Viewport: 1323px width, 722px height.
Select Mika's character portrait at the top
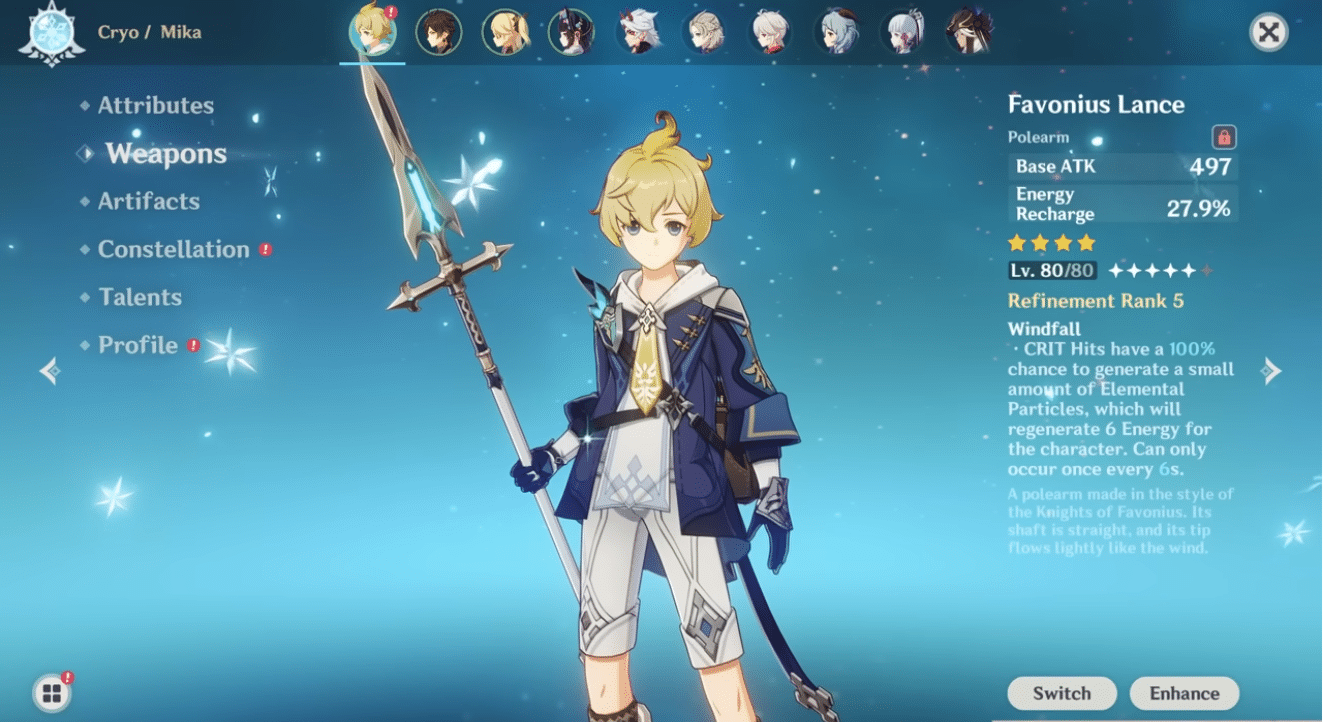(373, 32)
